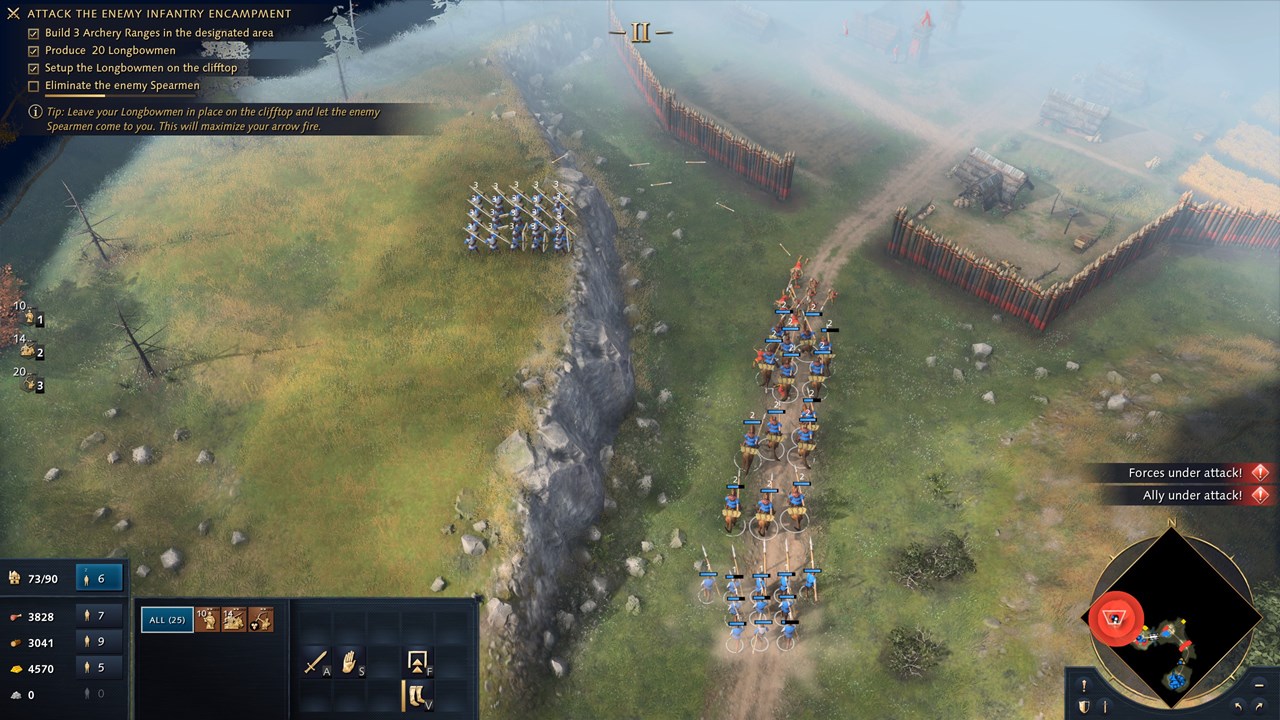Choose the 10 spearmen group portrait
Screen dimensions: 1280x720
pos(208,620)
